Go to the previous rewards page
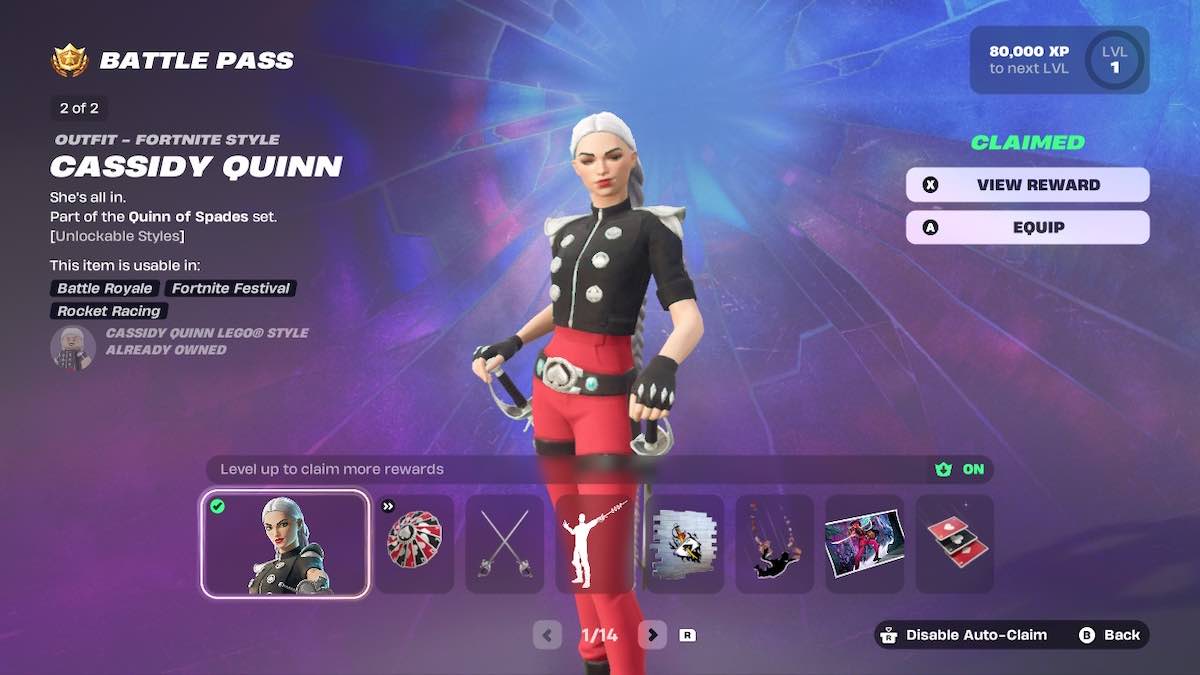Screen dimensions: 1200x675 tap(547, 634)
